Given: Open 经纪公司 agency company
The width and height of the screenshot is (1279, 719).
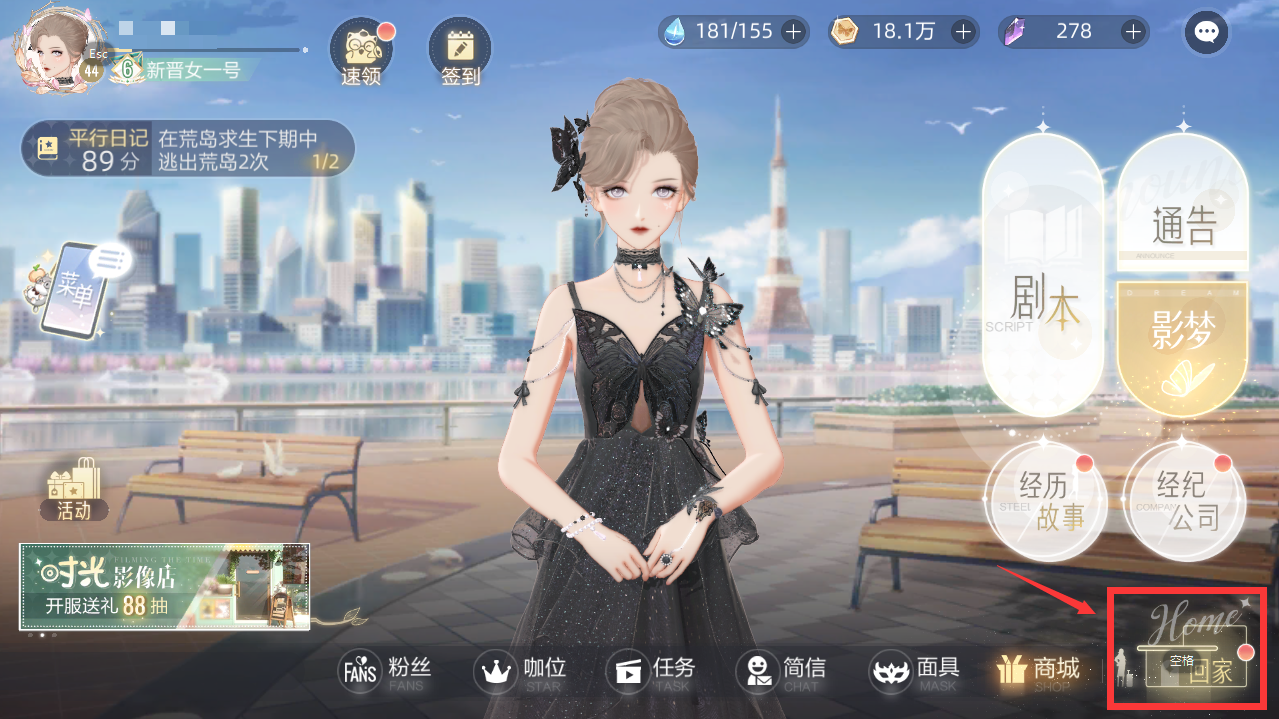Looking at the screenshot, I should tap(1185, 502).
